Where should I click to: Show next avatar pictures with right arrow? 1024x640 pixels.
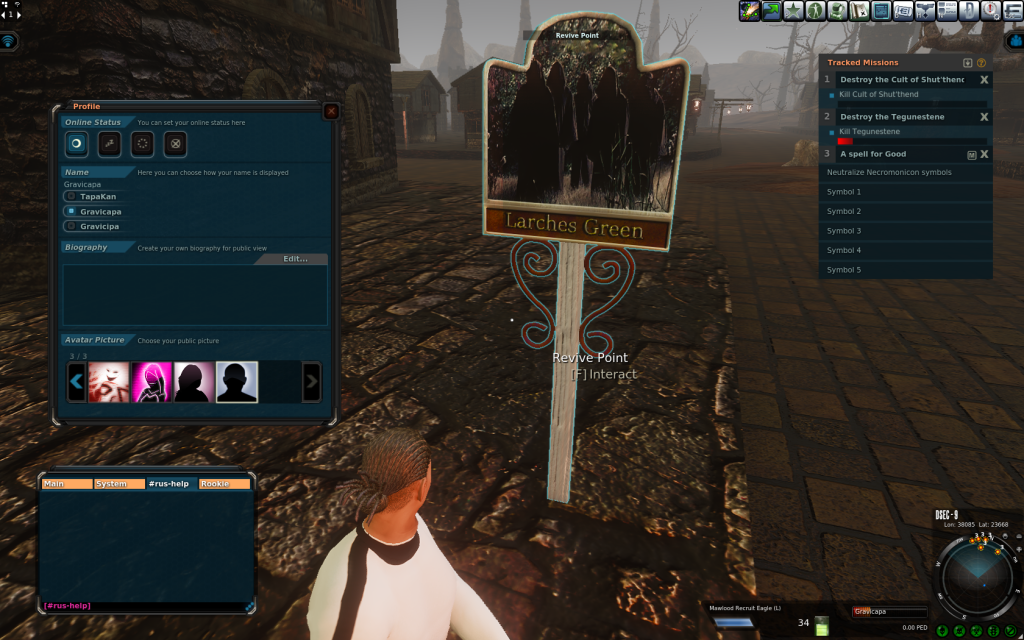(311, 381)
